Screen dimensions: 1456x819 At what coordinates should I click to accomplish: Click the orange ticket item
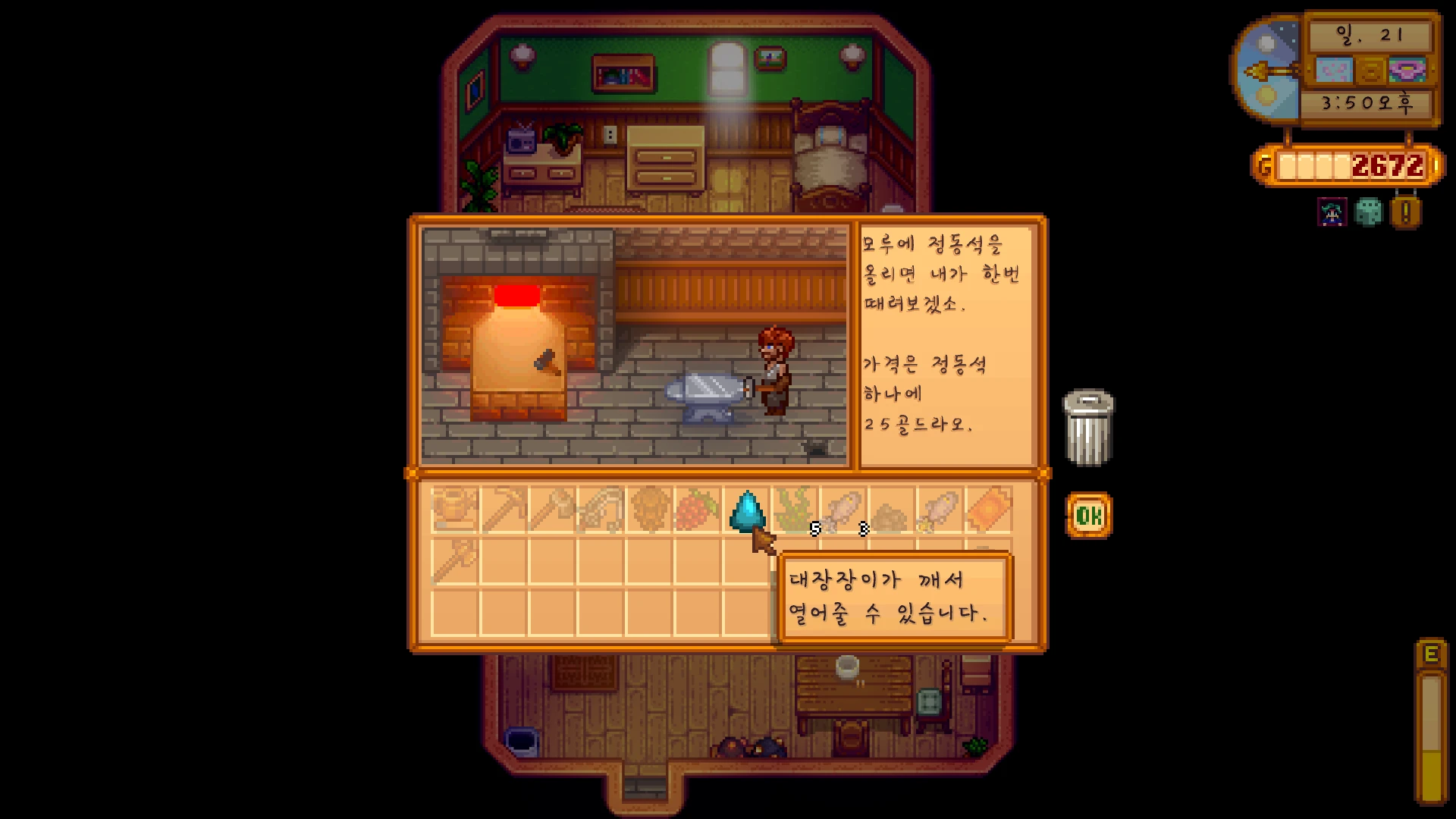[x=989, y=510]
